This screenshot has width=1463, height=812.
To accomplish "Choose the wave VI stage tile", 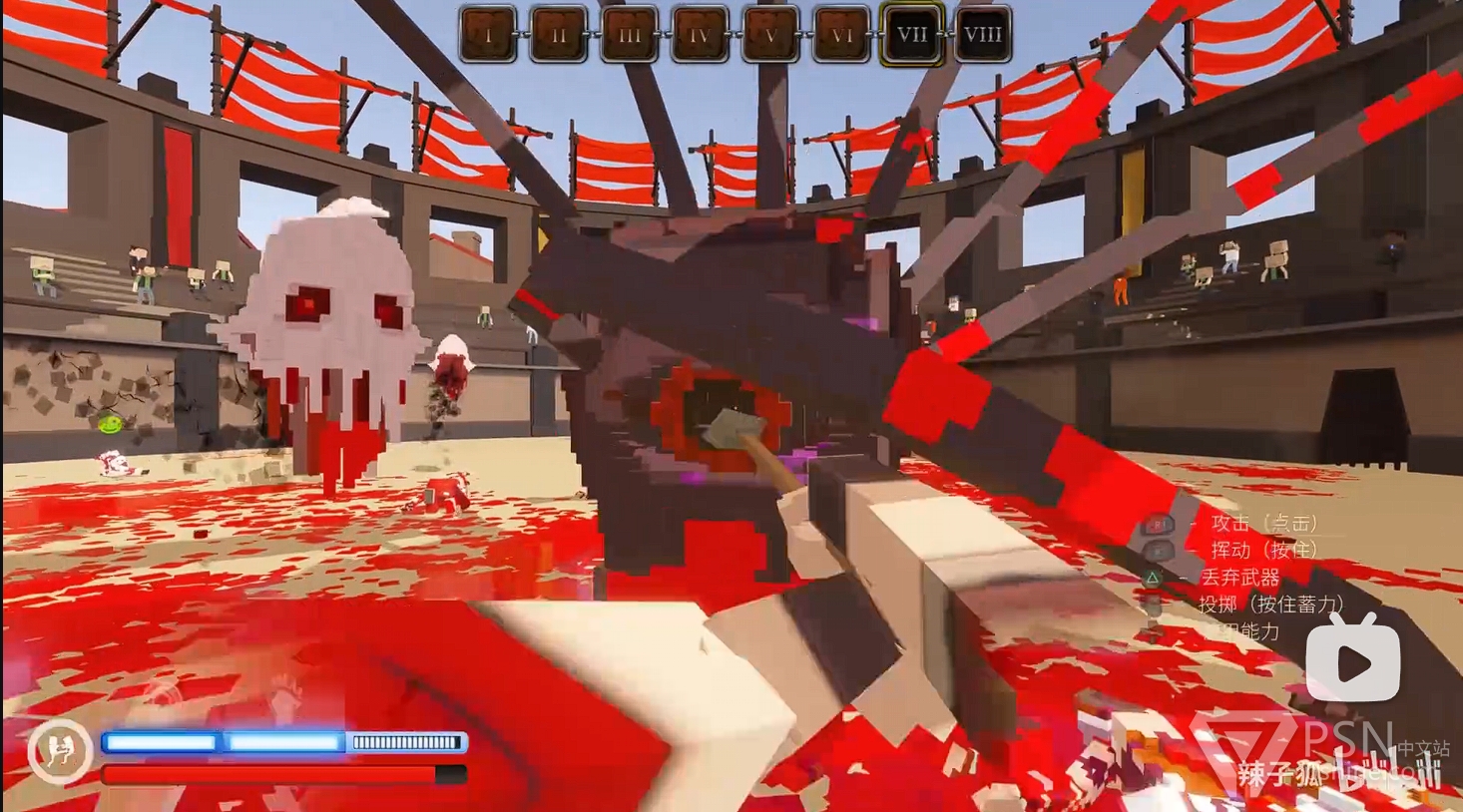I will pyautogui.click(x=841, y=34).
